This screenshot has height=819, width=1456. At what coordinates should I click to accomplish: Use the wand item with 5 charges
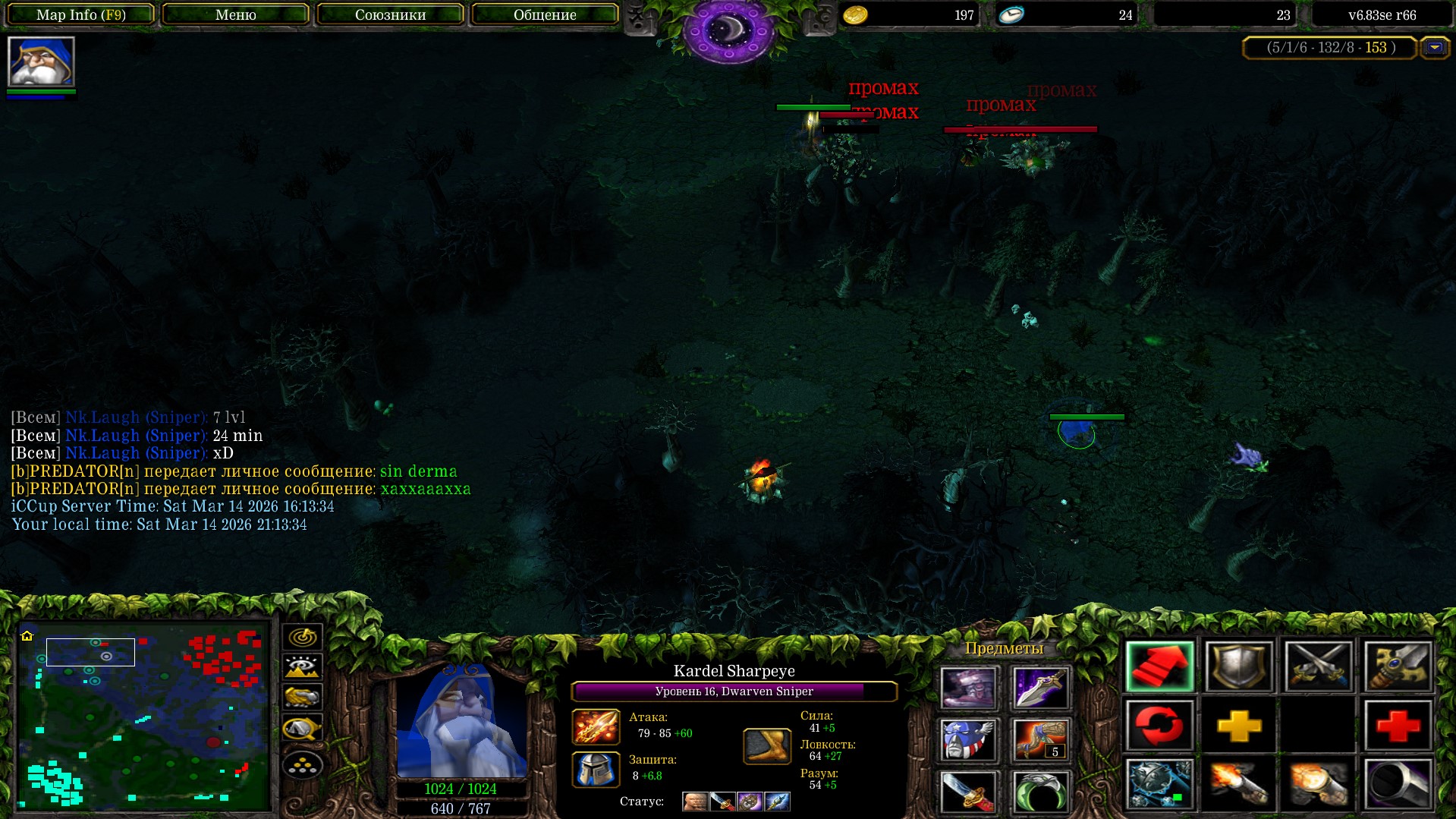pyautogui.click(x=1040, y=740)
